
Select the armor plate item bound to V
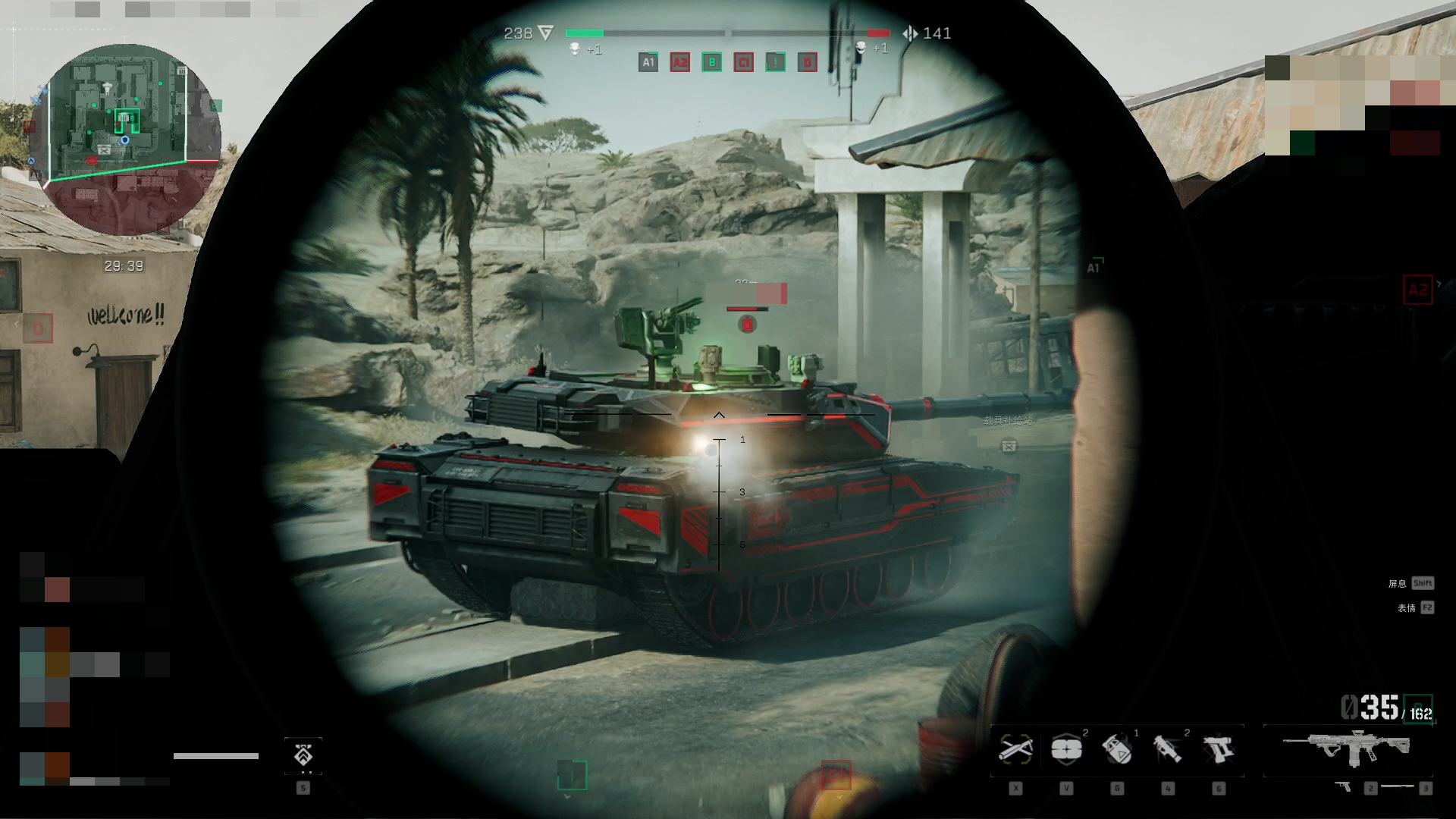(1067, 751)
